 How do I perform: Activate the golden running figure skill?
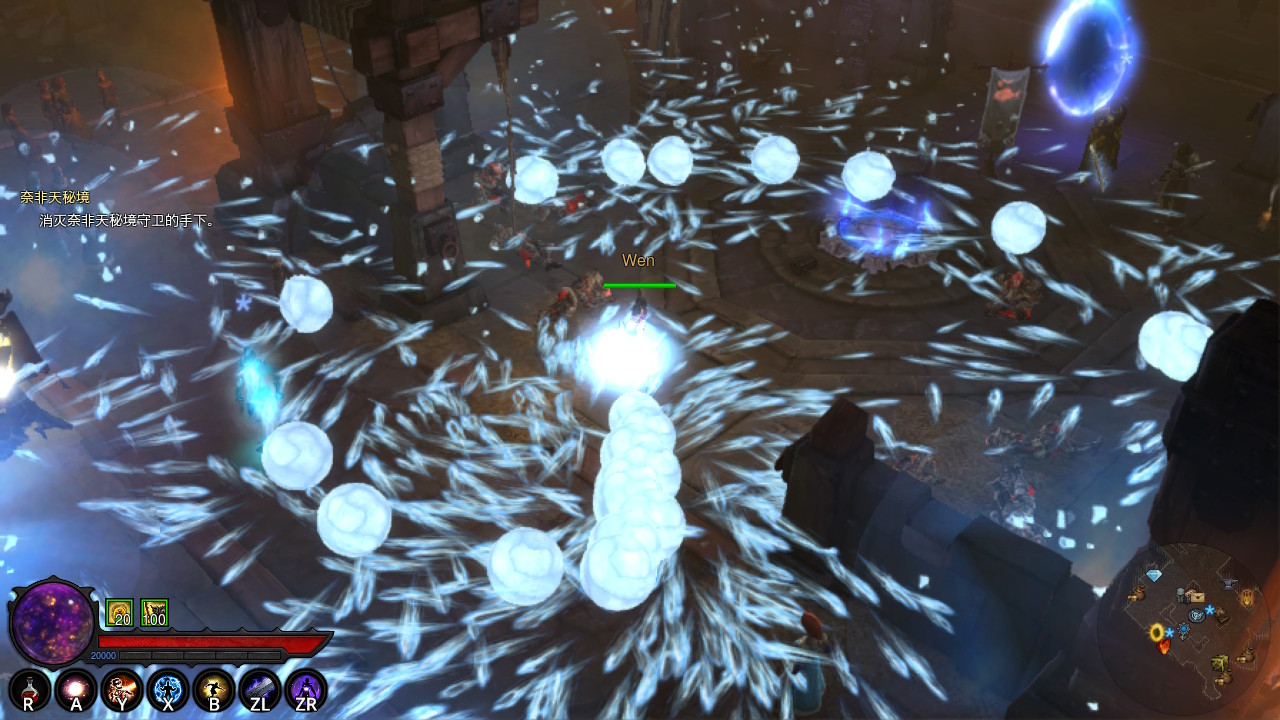[213, 689]
